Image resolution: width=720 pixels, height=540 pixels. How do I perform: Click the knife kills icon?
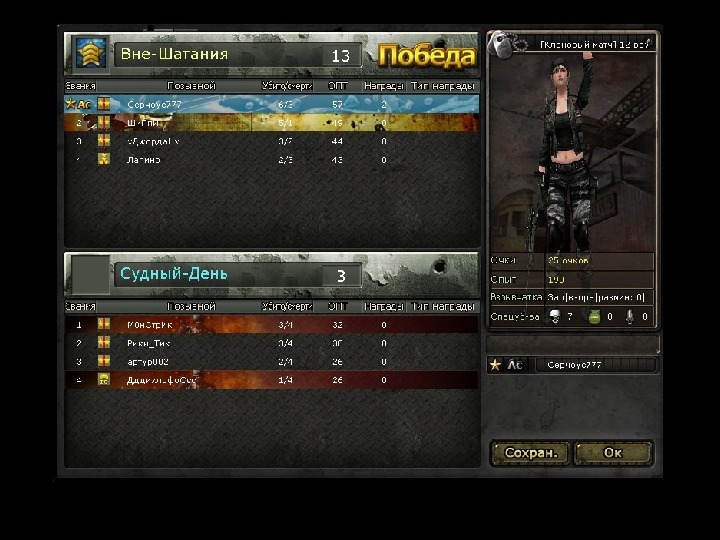tap(630, 317)
